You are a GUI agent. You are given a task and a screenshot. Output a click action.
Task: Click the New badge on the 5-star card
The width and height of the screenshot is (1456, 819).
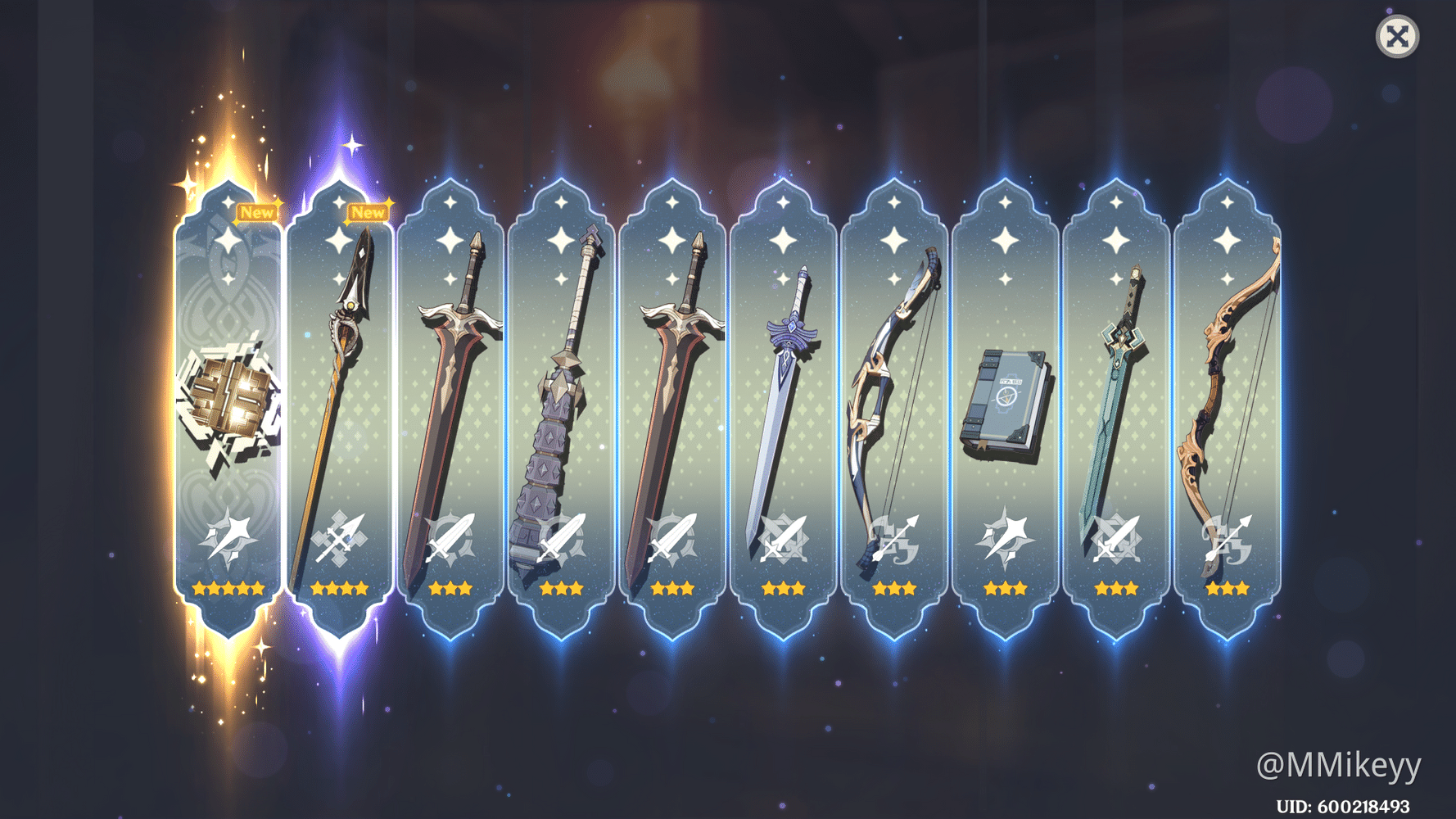(258, 211)
